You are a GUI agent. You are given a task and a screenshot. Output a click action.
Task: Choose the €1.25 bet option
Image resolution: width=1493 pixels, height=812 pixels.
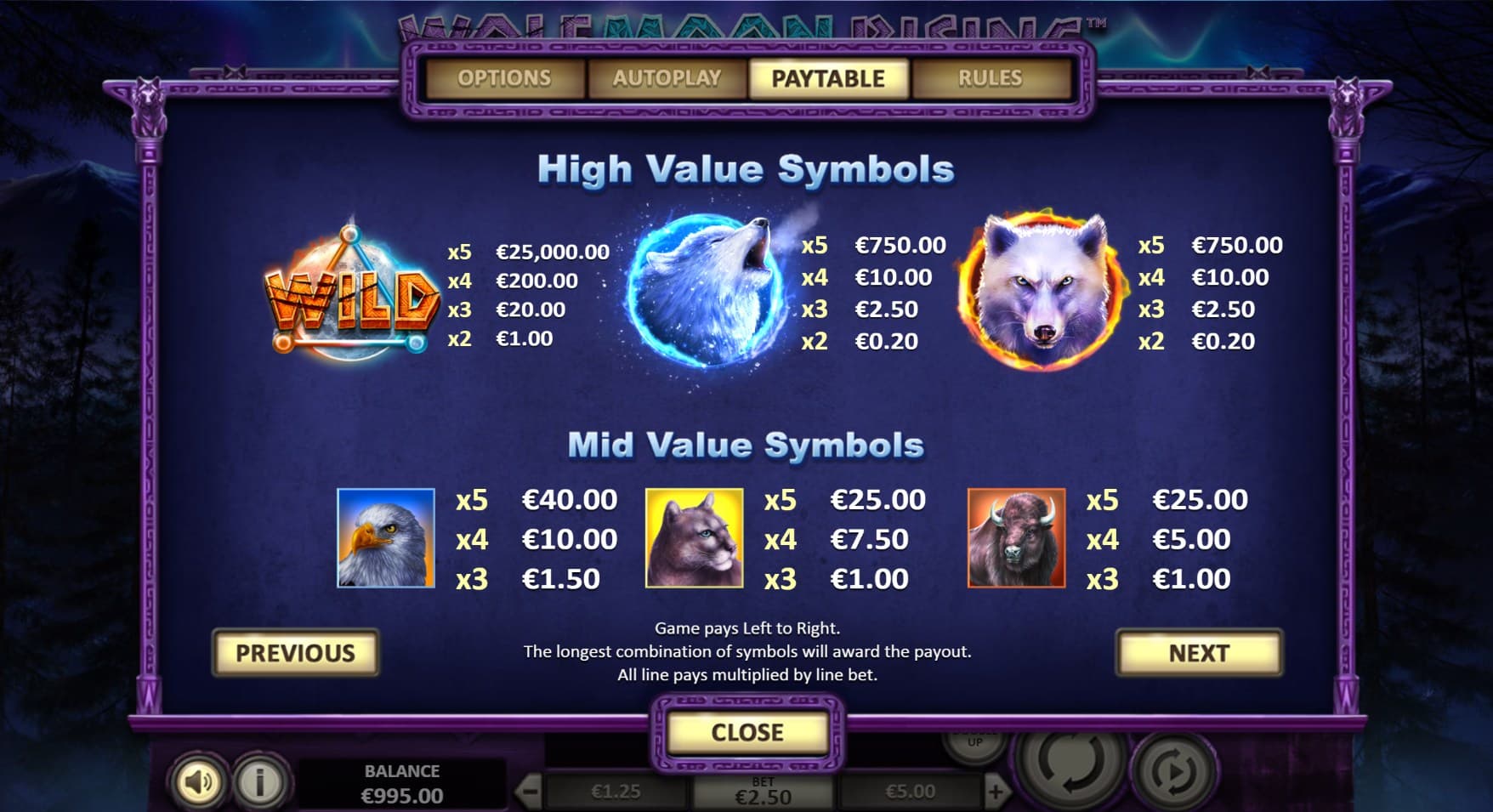point(616,792)
